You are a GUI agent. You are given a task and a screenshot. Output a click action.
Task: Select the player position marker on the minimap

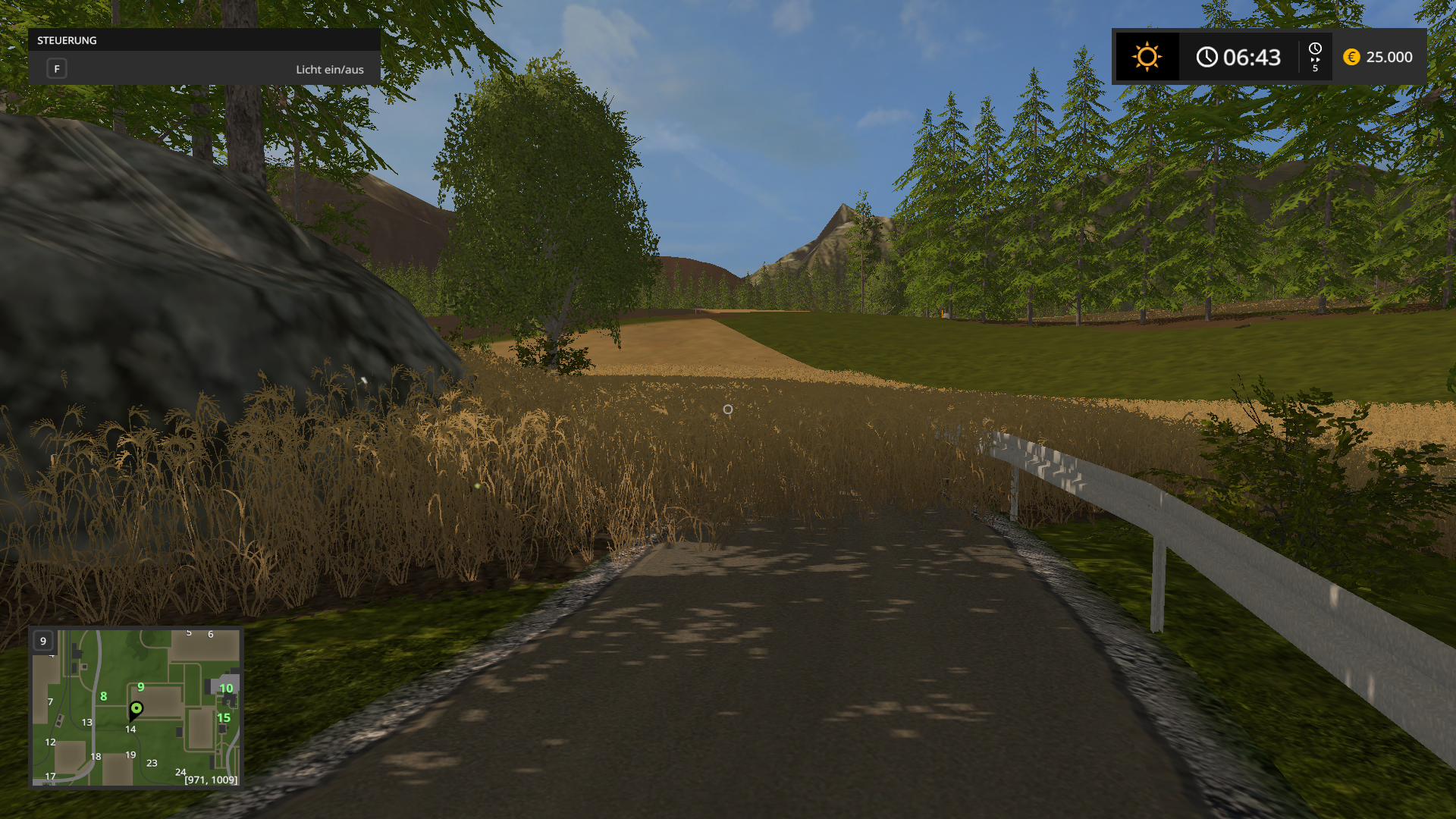pos(136,709)
